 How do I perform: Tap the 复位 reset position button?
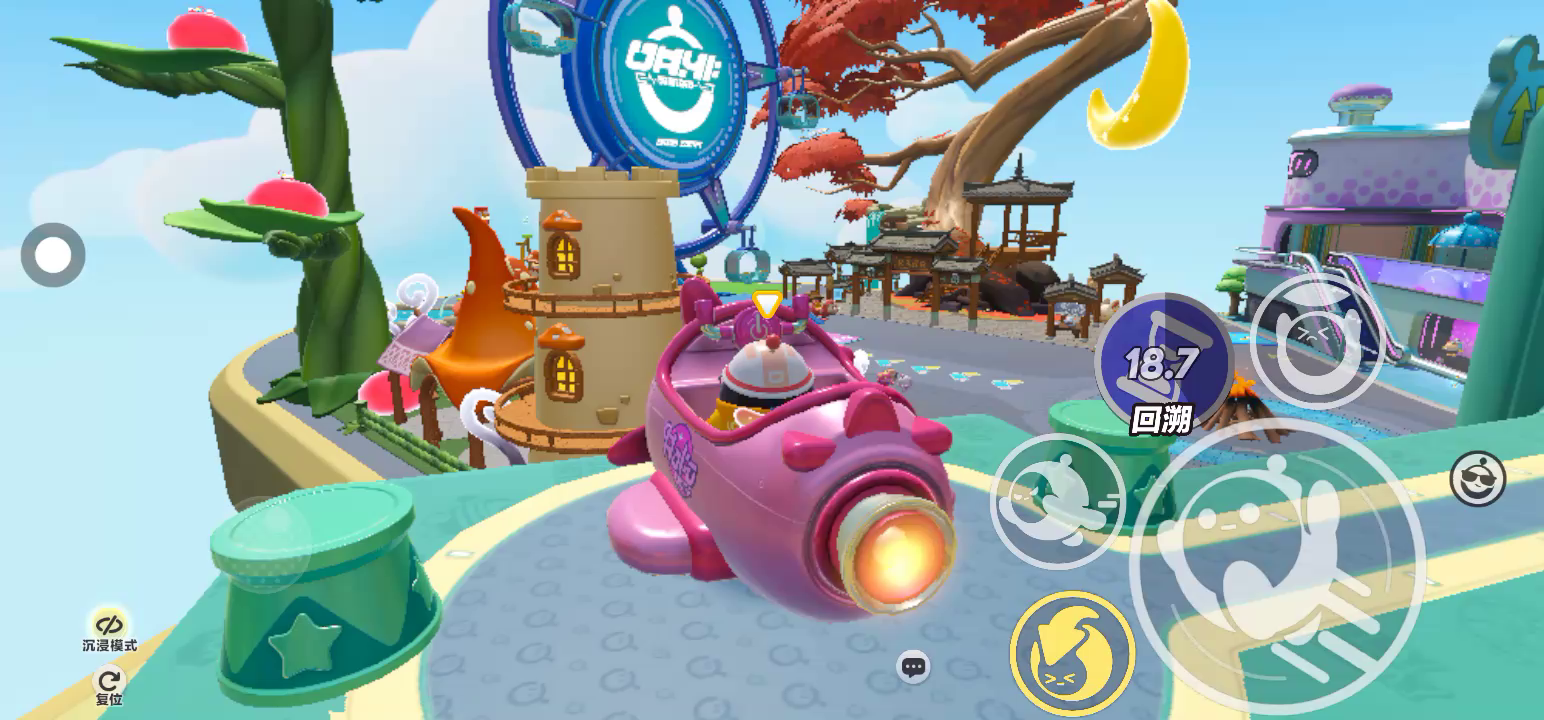tap(109, 684)
